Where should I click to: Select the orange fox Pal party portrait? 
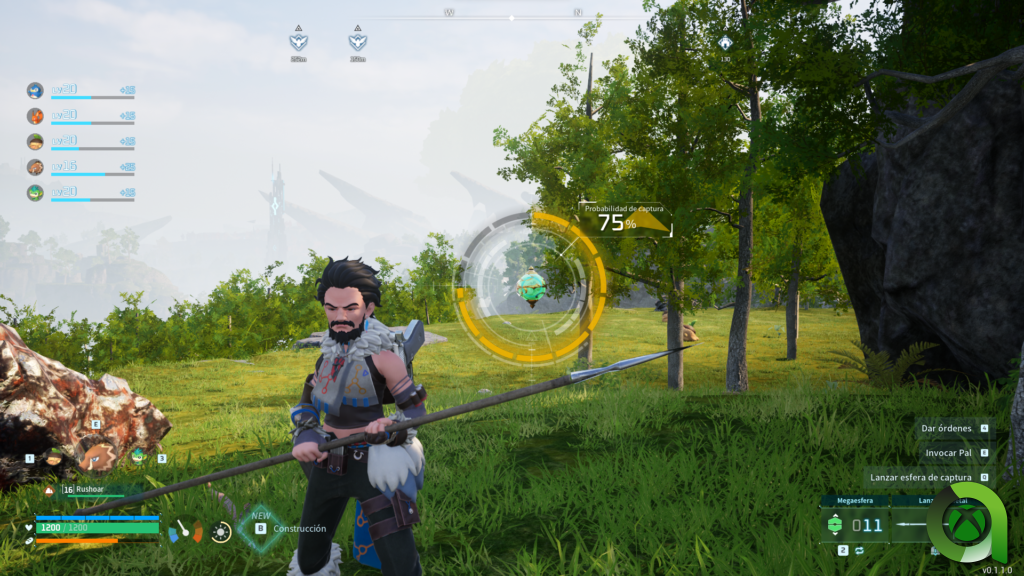pyautogui.click(x=35, y=116)
